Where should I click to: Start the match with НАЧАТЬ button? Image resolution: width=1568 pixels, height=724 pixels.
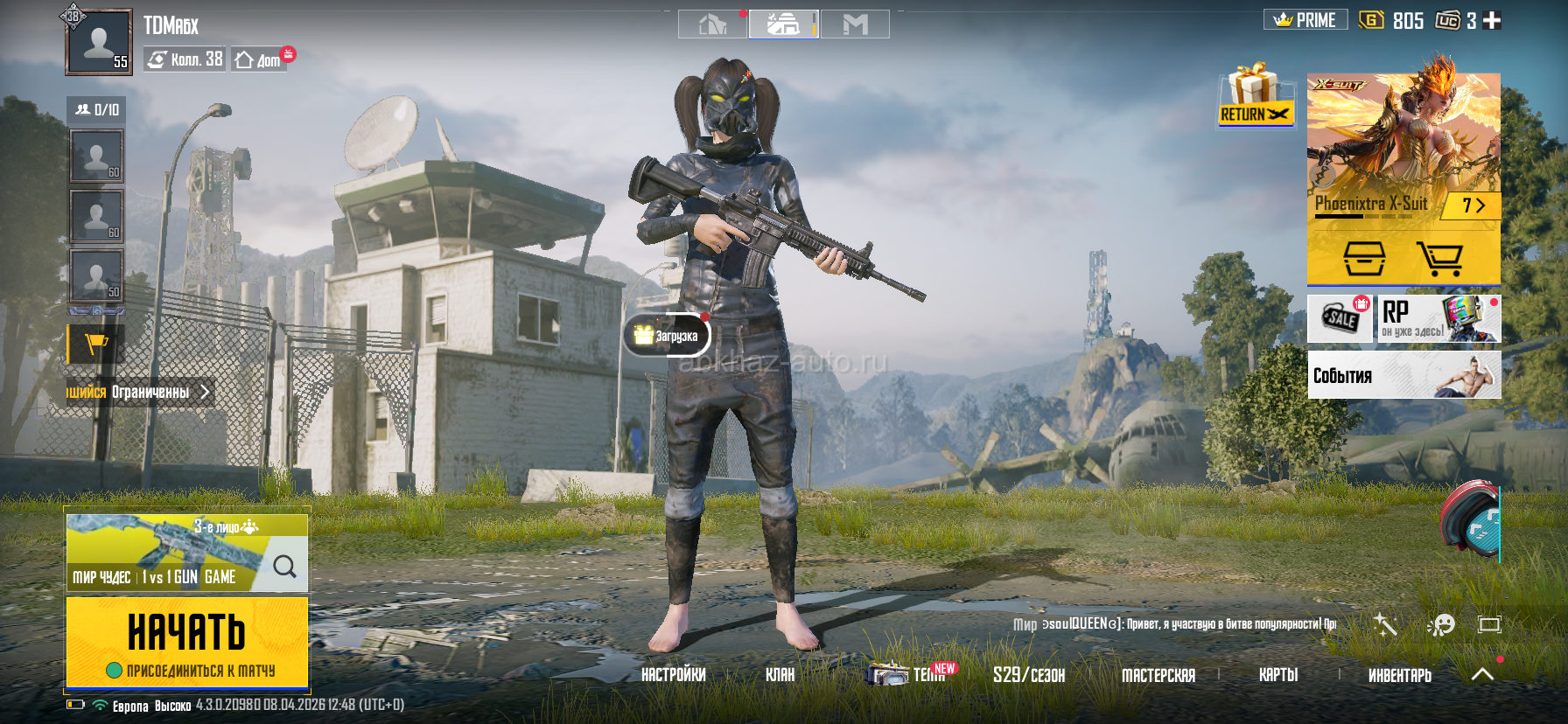point(186,641)
